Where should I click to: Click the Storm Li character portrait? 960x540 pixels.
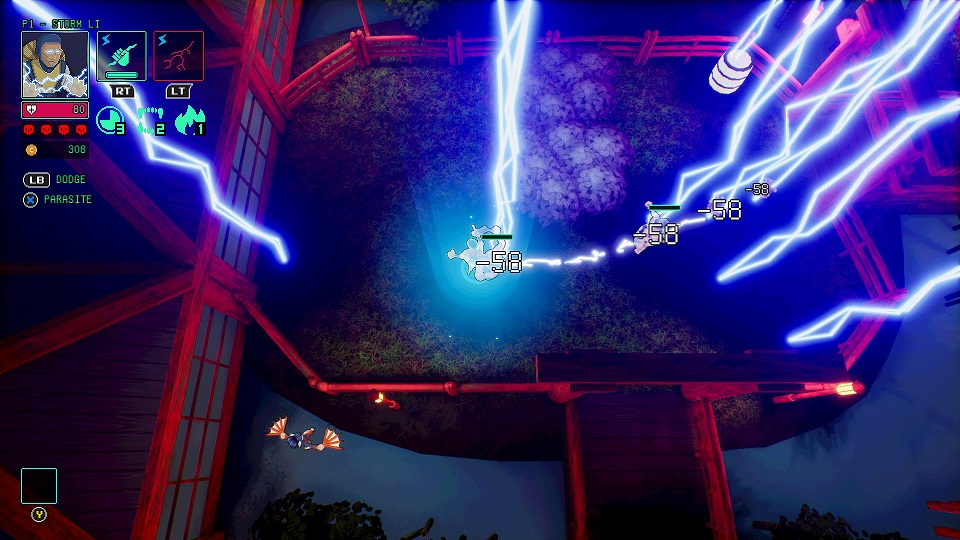coord(55,65)
